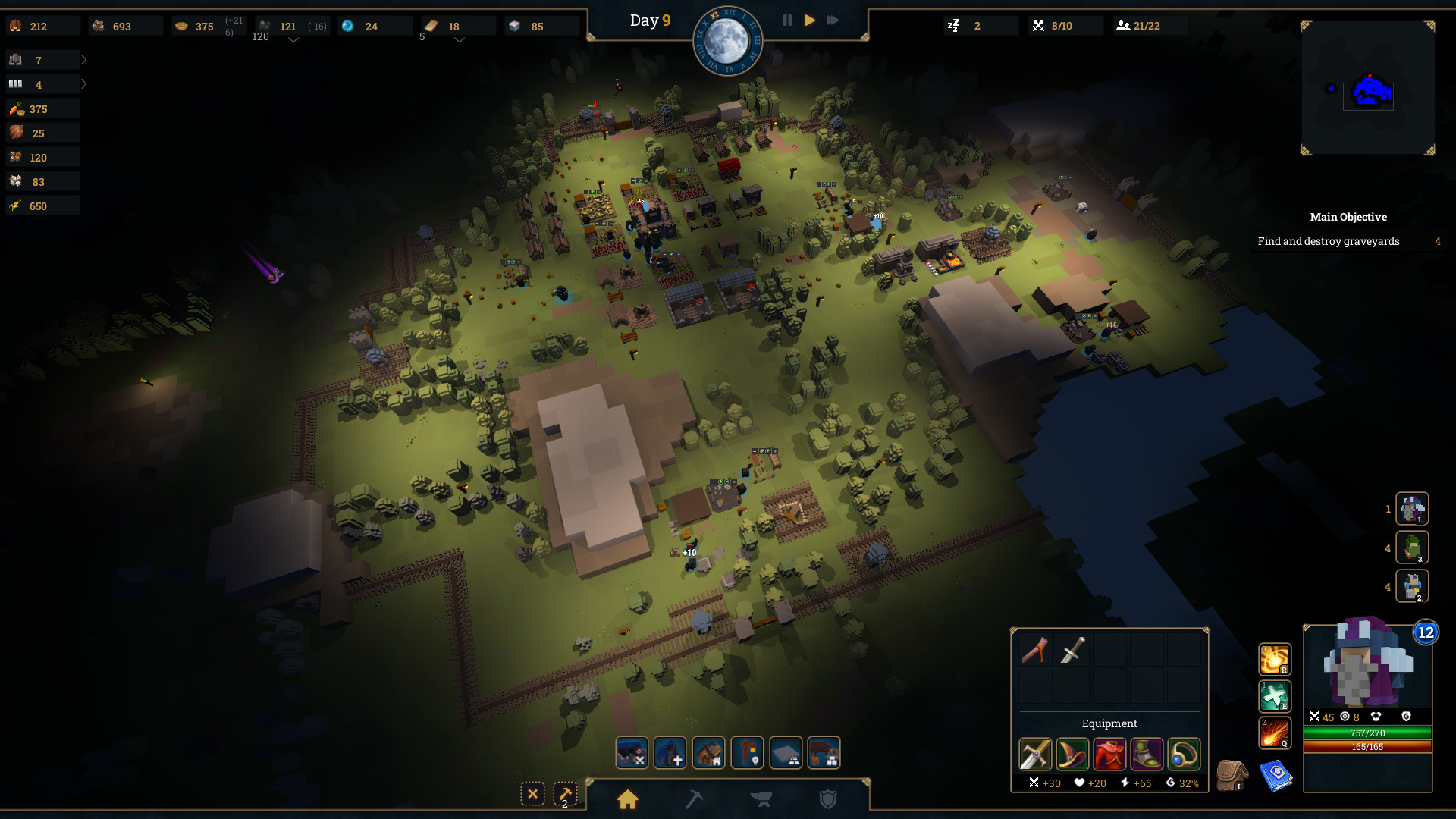This screenshot has width=1456, height=819.
Task: Trigger the golden swirl ability
Action: tap(1275, 659)
